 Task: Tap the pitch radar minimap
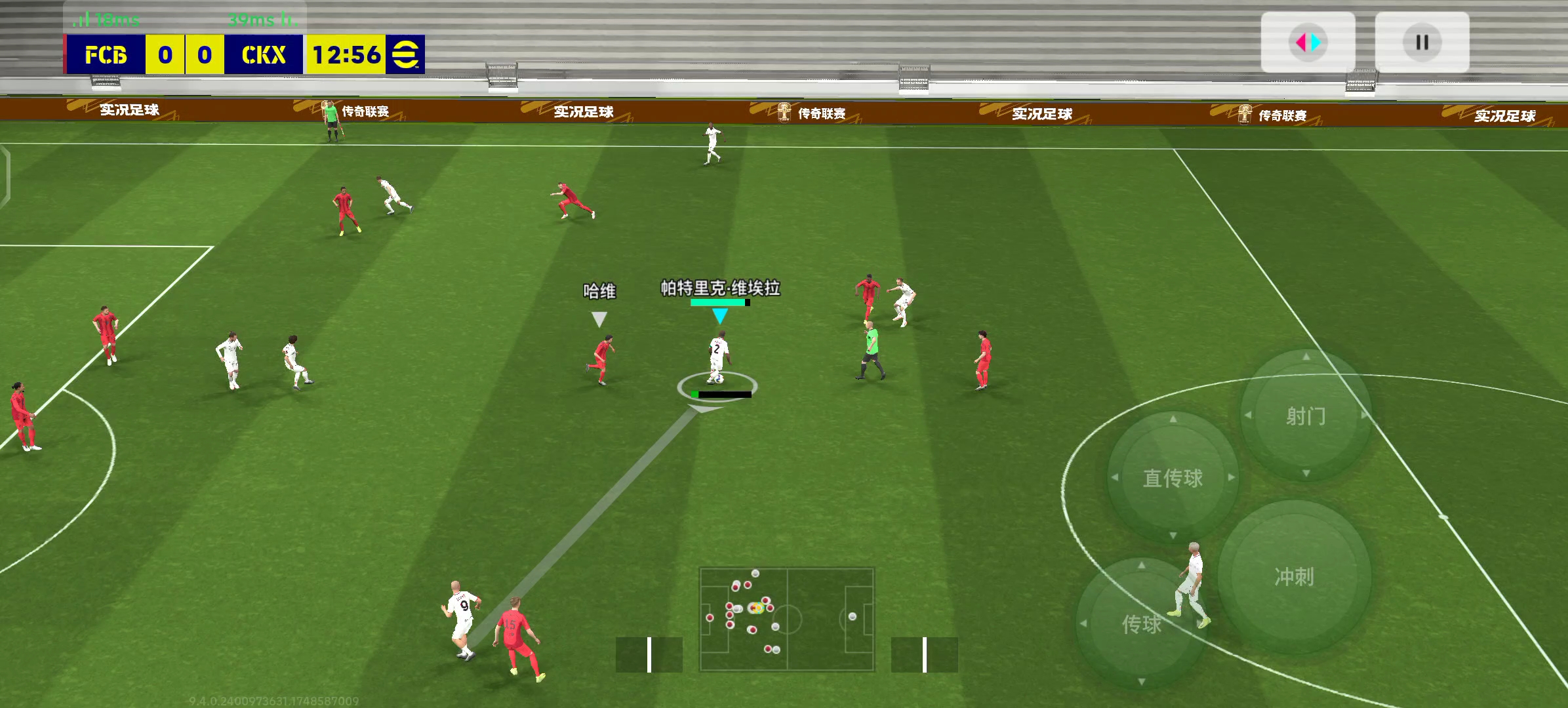tap(786, 619)
